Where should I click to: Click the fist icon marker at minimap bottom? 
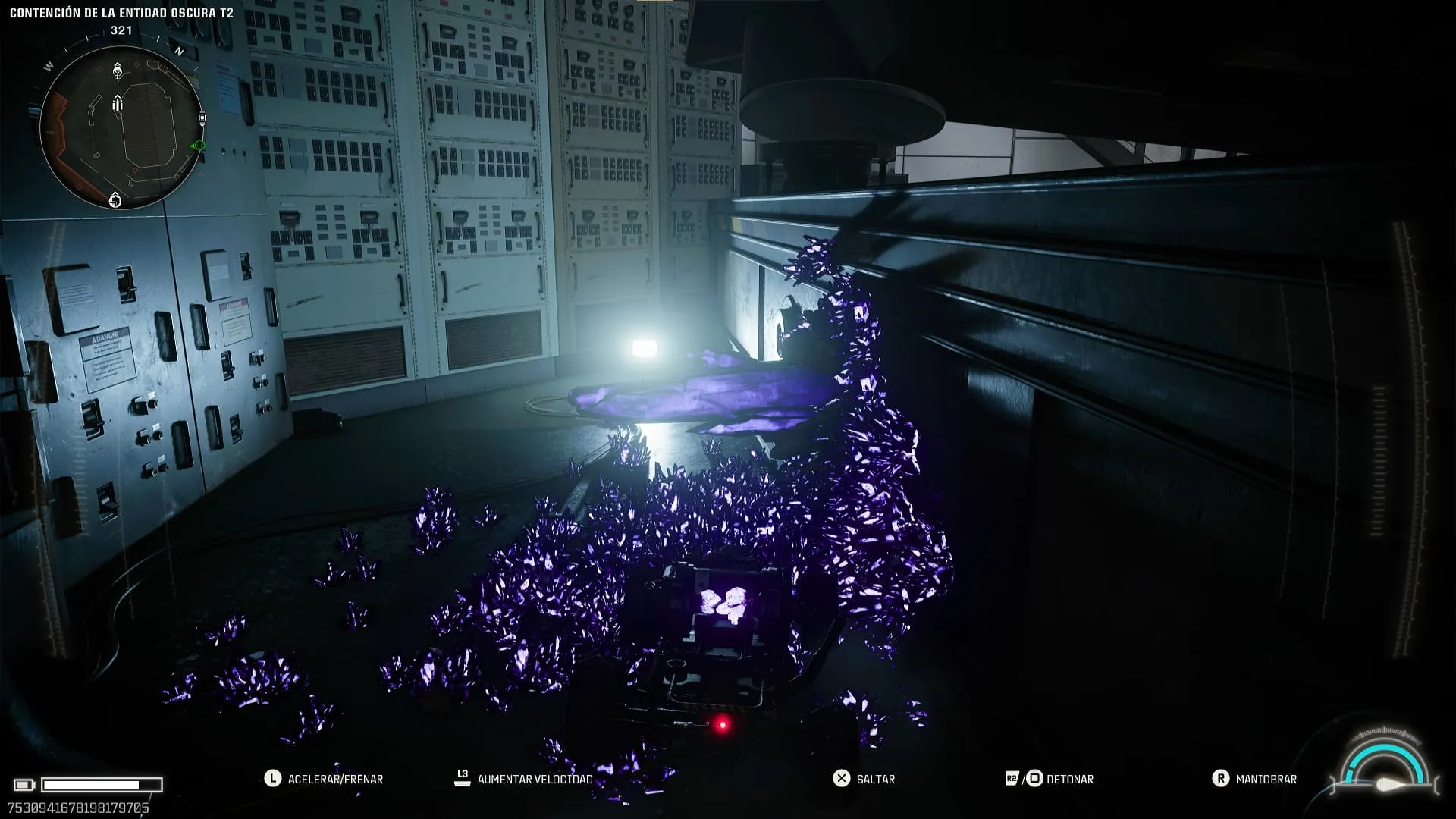[x=115, y=199]
